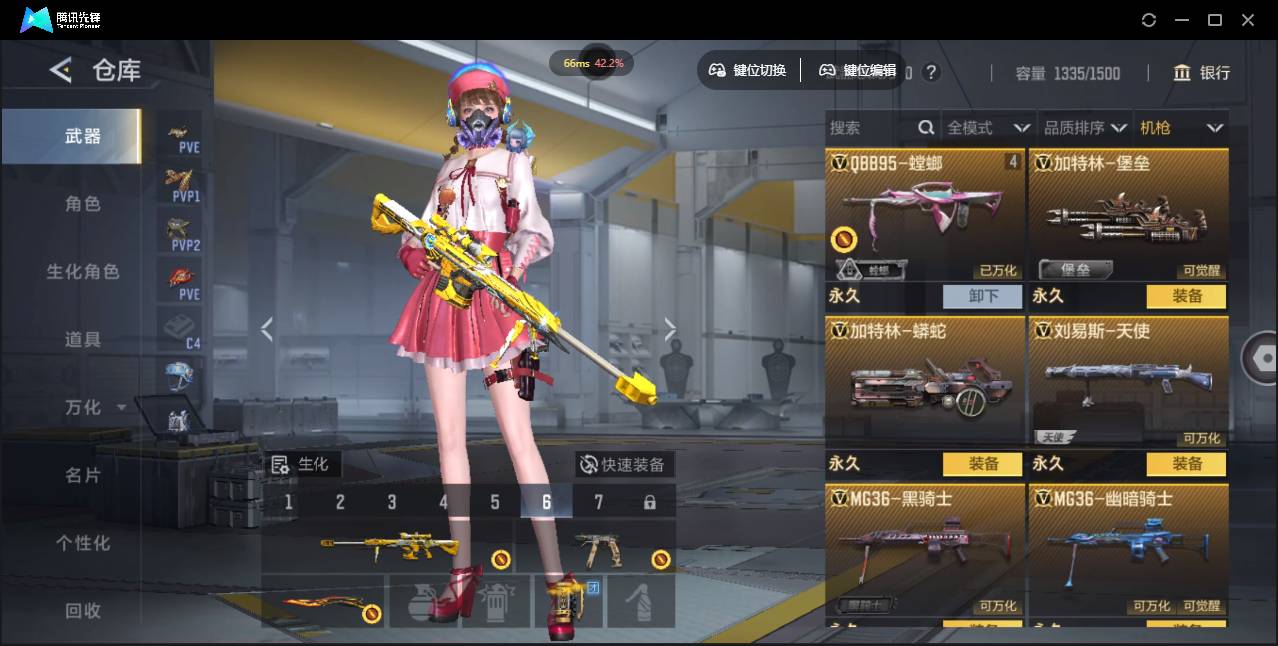Open the 生化角色 category

83,272
